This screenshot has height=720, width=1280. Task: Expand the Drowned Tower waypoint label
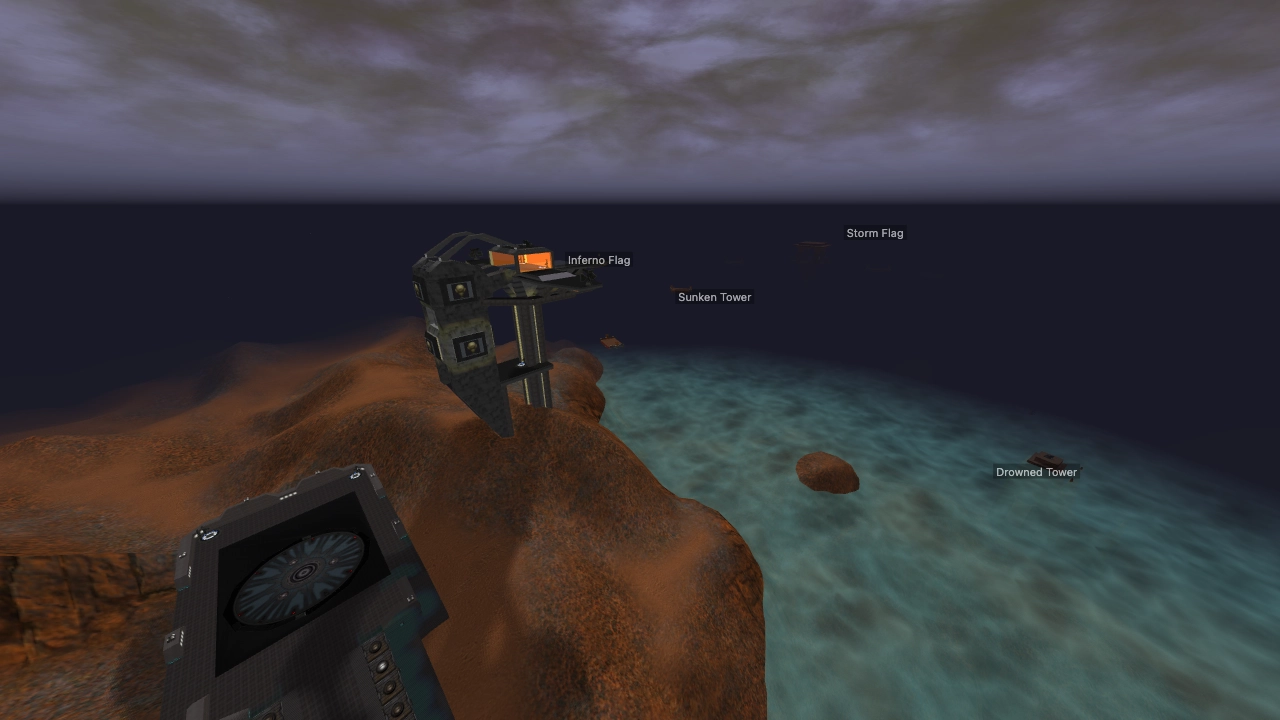click(1036, 472)
